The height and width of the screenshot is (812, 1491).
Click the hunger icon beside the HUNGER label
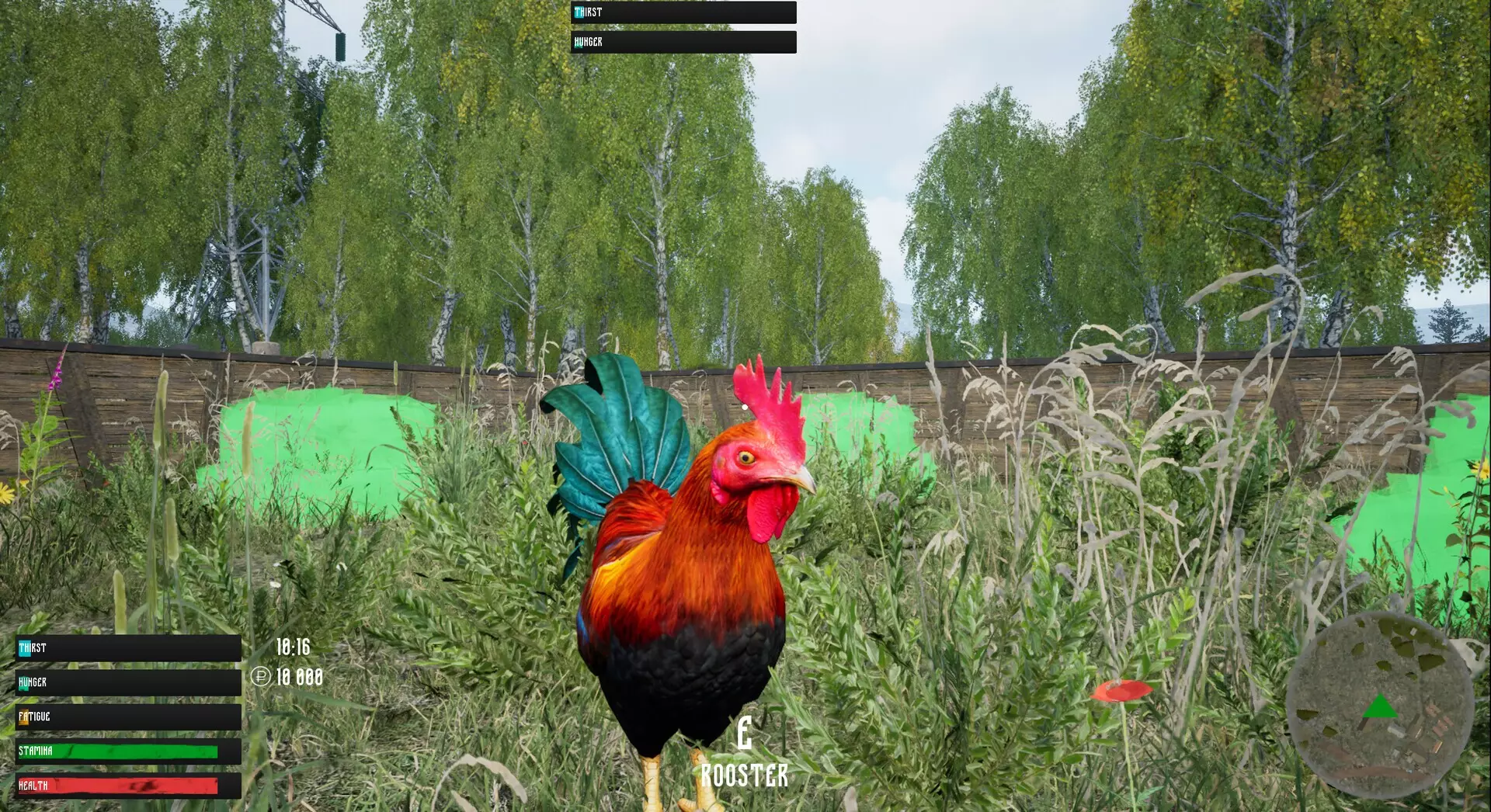(x=23, y=685)
